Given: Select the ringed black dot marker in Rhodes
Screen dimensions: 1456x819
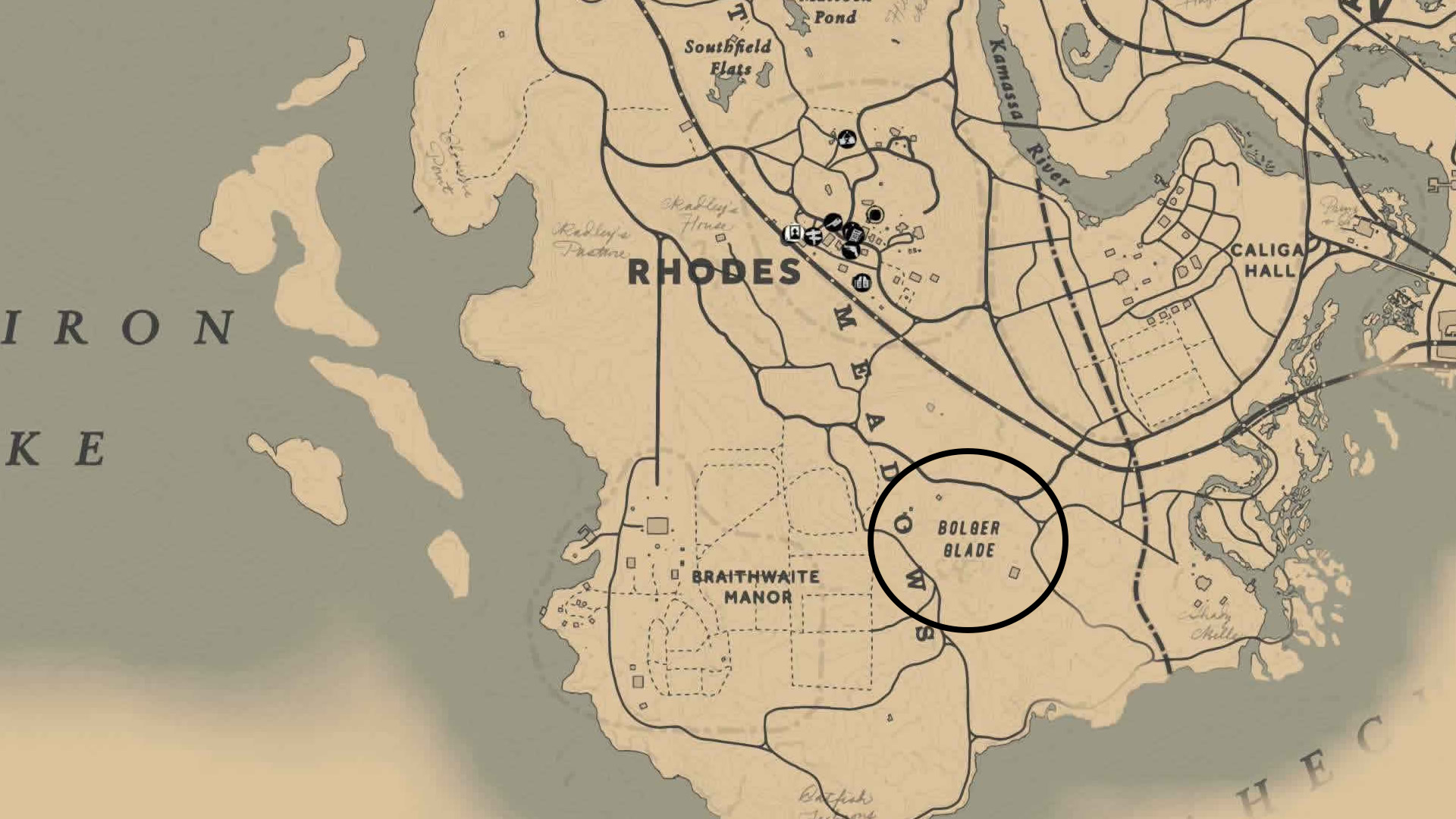Looking at the screenshot, I should [x=875, y=215].
